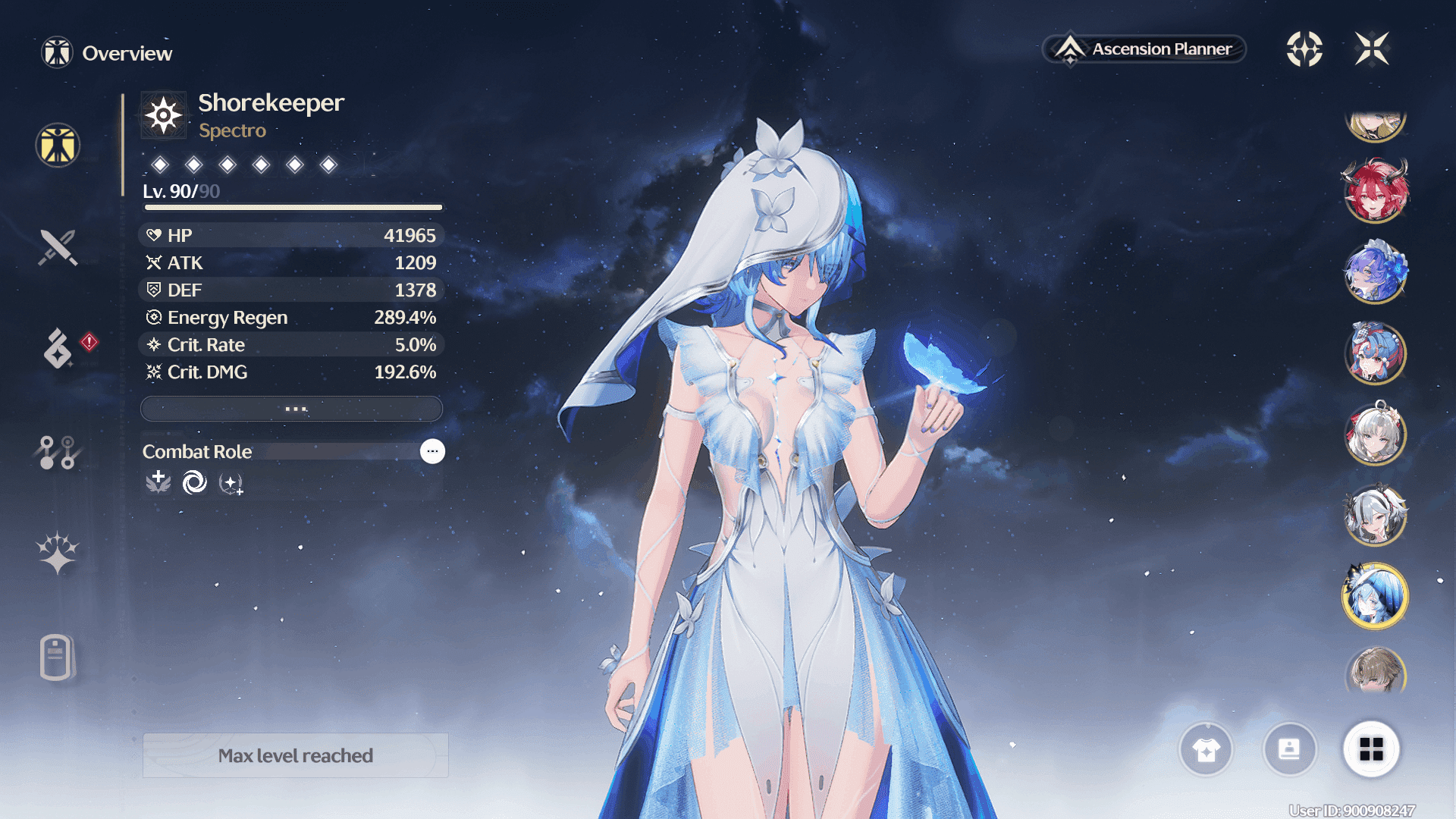Open the outfit wardrobe shirt button
1456x819 pixels.
coord(1206,750)
